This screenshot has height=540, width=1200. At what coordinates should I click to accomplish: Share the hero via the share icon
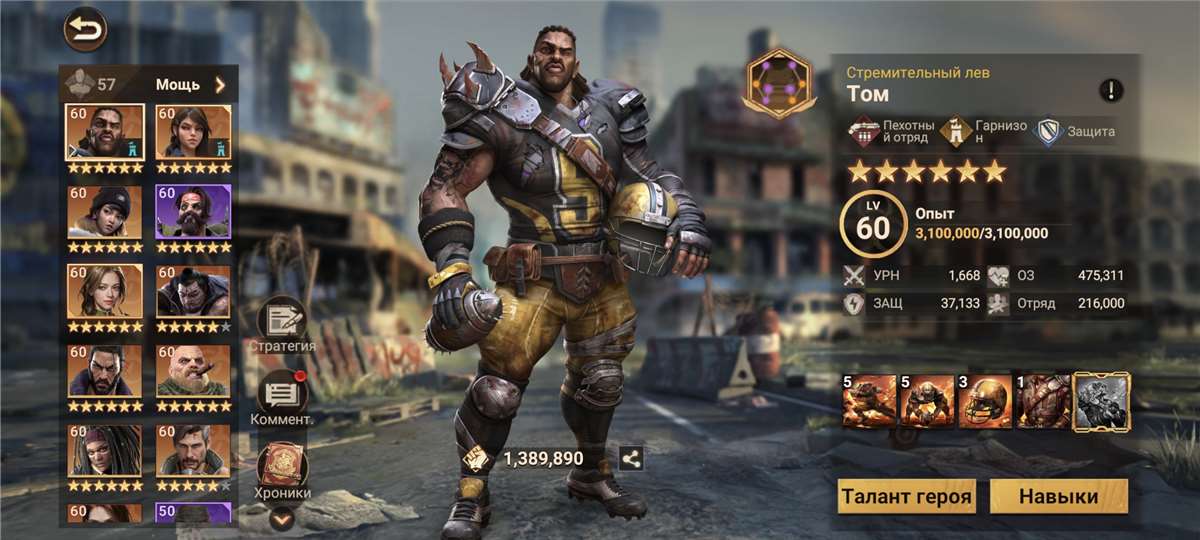click(x=631, y=459)
